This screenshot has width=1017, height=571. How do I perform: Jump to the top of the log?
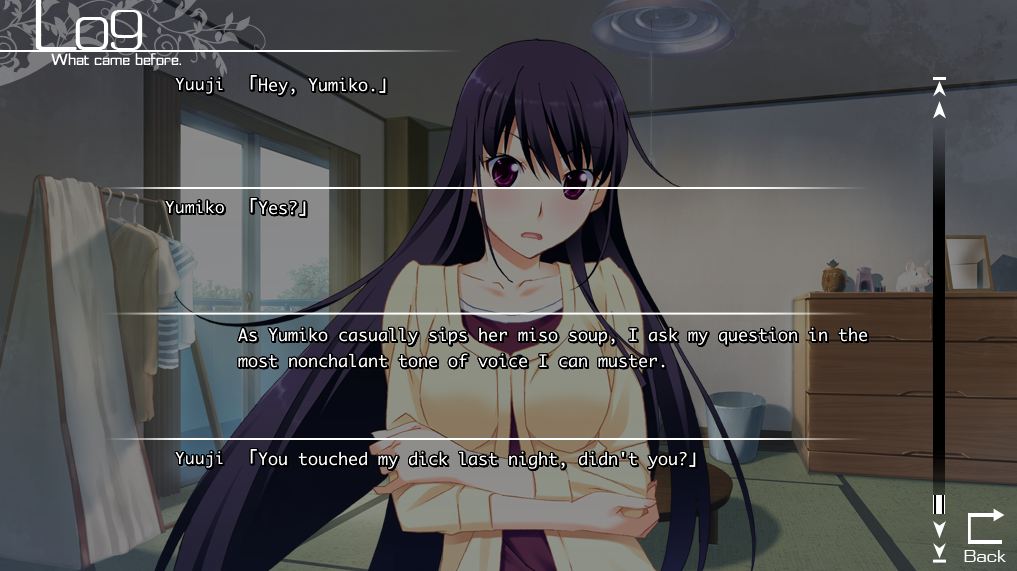(939, 86)
